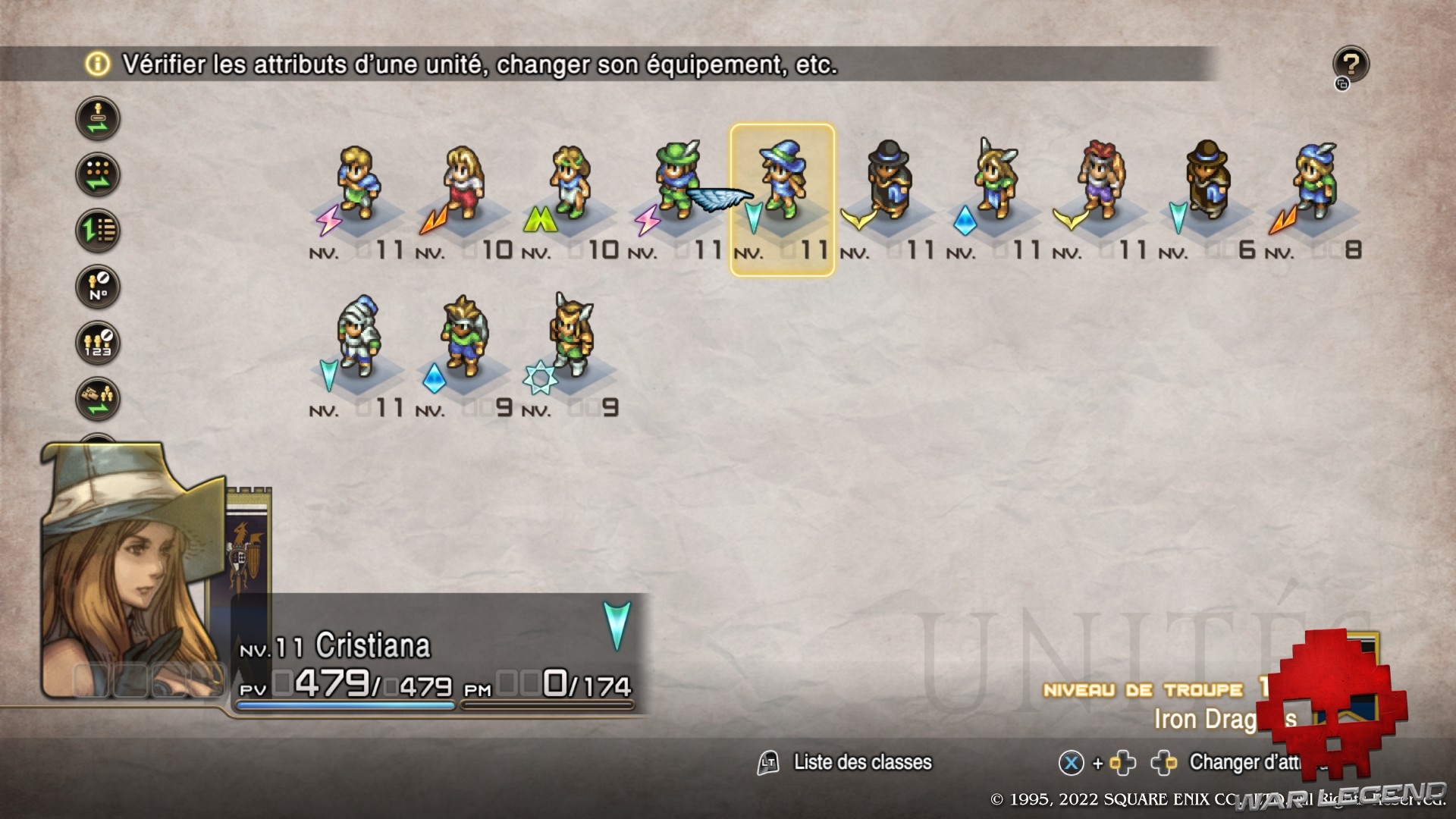Screen dimensions: 1456x819
Task: Click the unit N° sidebar icon
Action: coord(98,287)
